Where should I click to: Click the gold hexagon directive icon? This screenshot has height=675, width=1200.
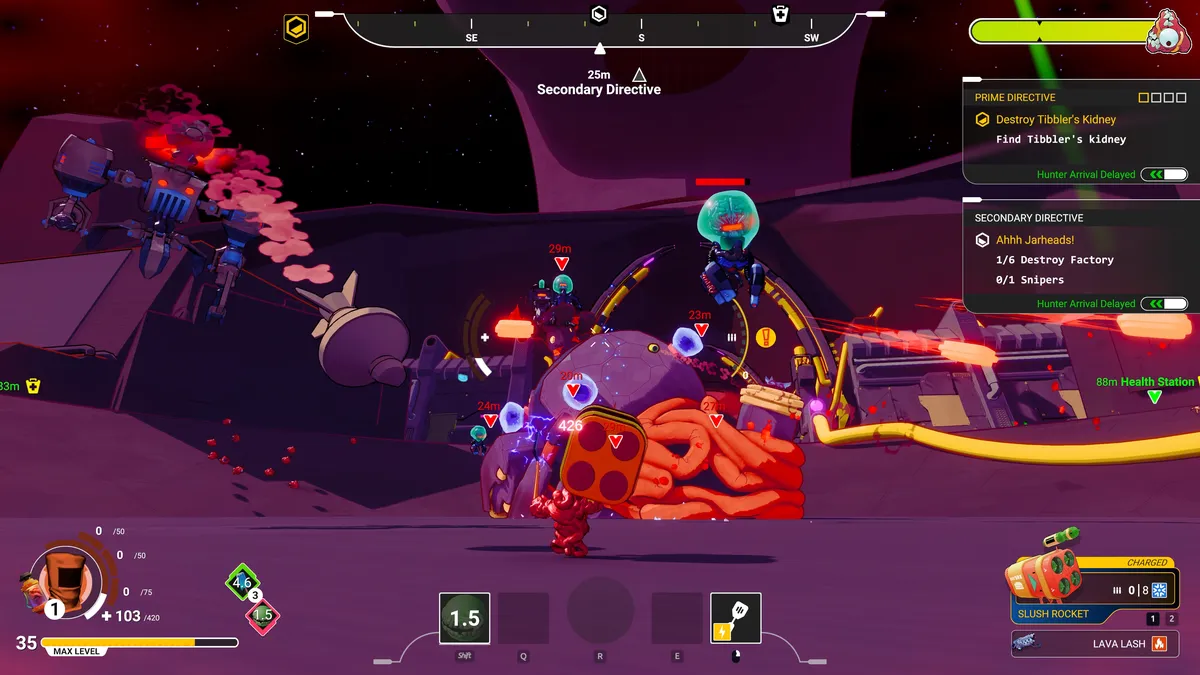tap(296, 27)
